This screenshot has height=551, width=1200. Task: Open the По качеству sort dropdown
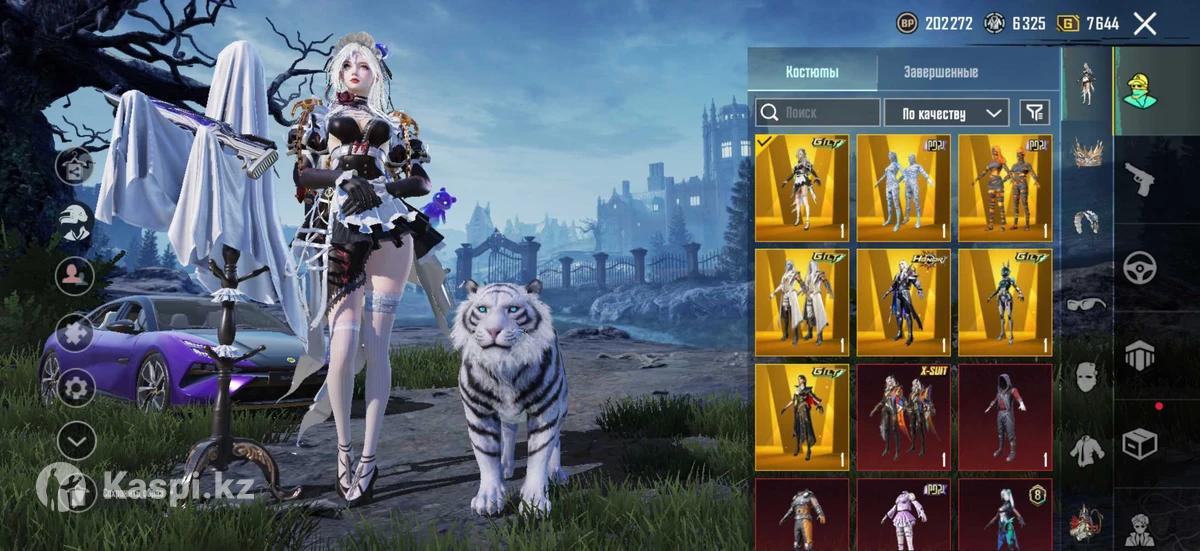946,113
